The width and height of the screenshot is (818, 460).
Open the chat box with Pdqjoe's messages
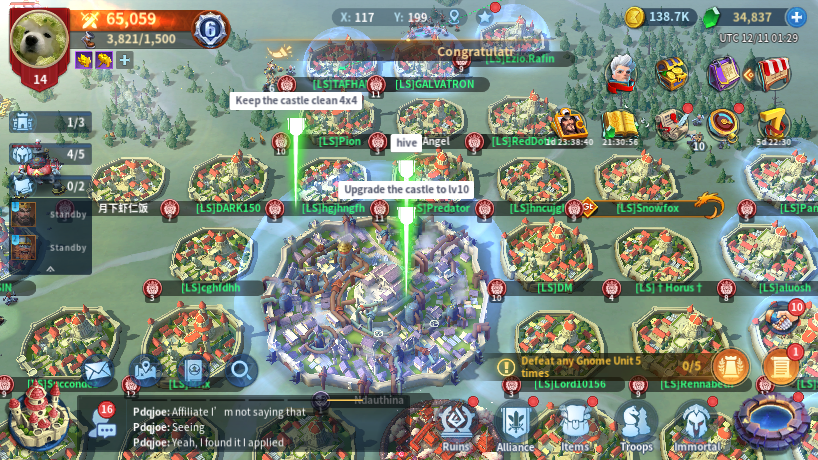coord(220,427)
